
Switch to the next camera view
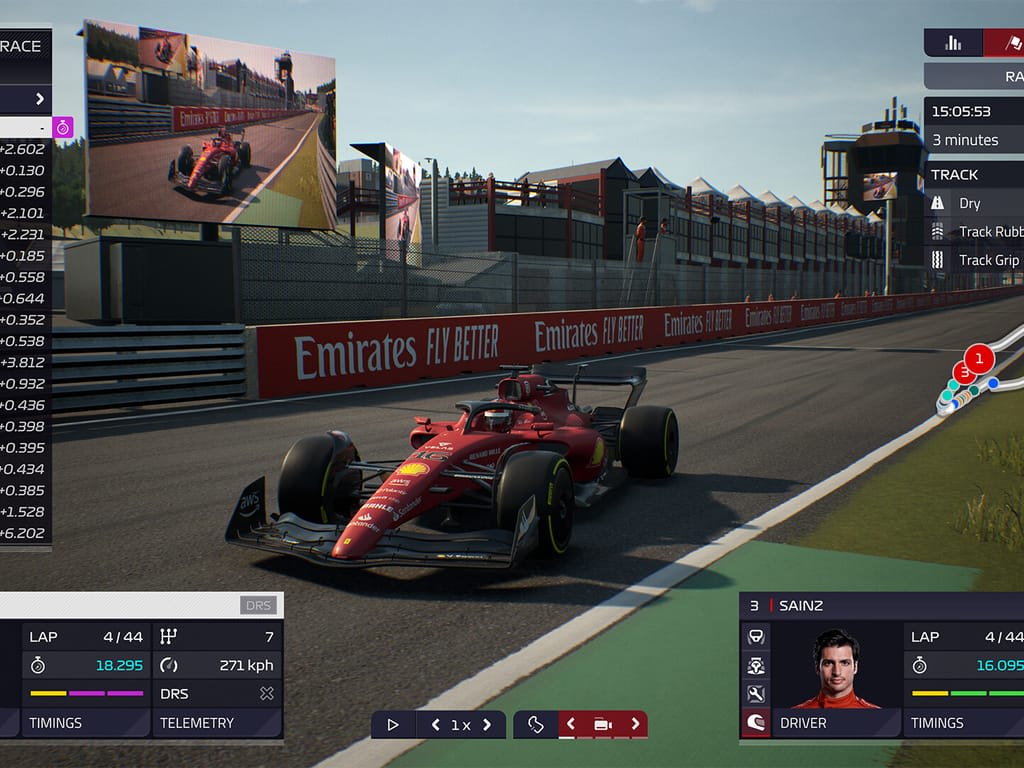[x=634, y=725]
